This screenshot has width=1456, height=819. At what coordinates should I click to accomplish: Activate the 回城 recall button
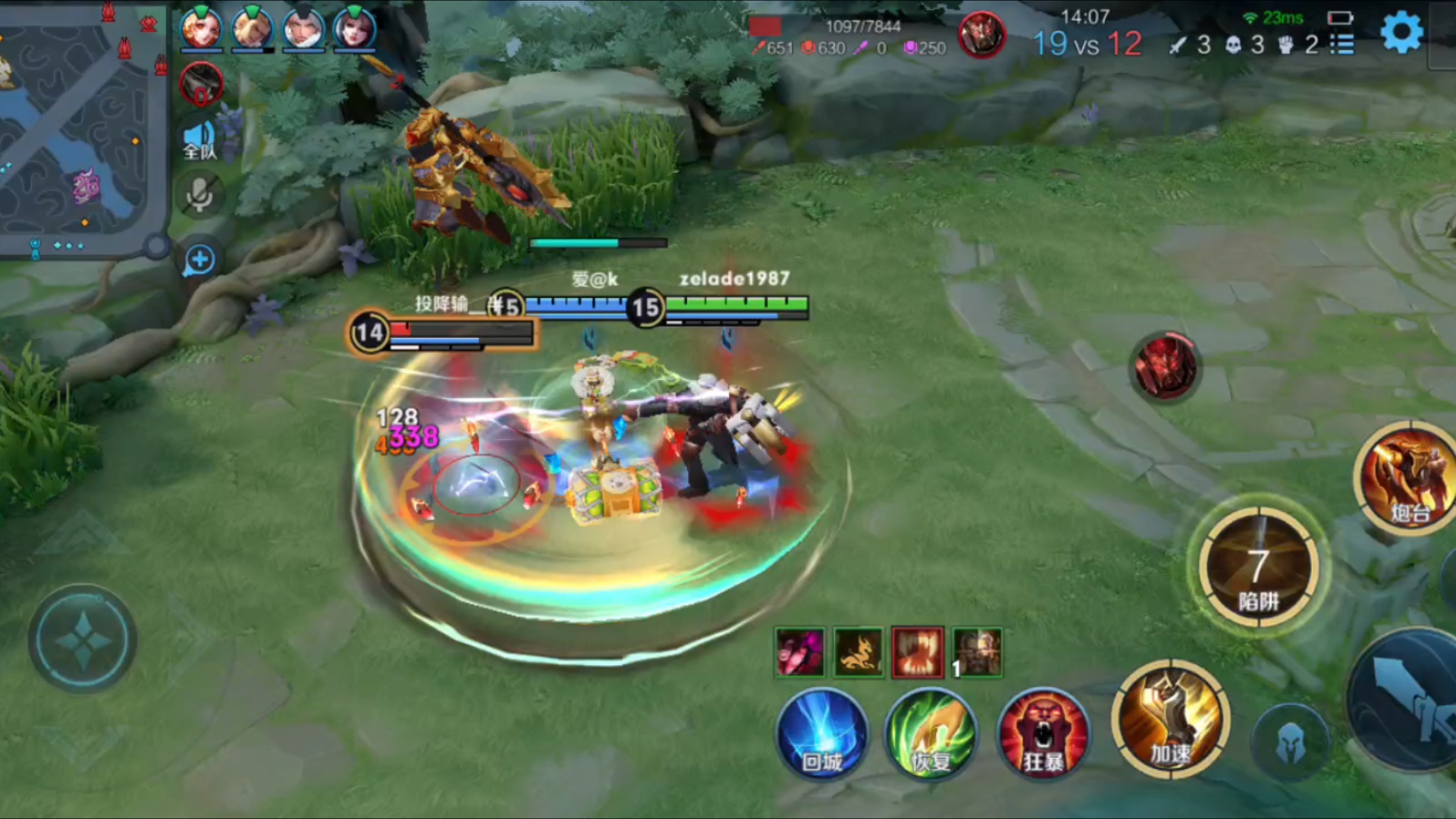click(822, 733)
